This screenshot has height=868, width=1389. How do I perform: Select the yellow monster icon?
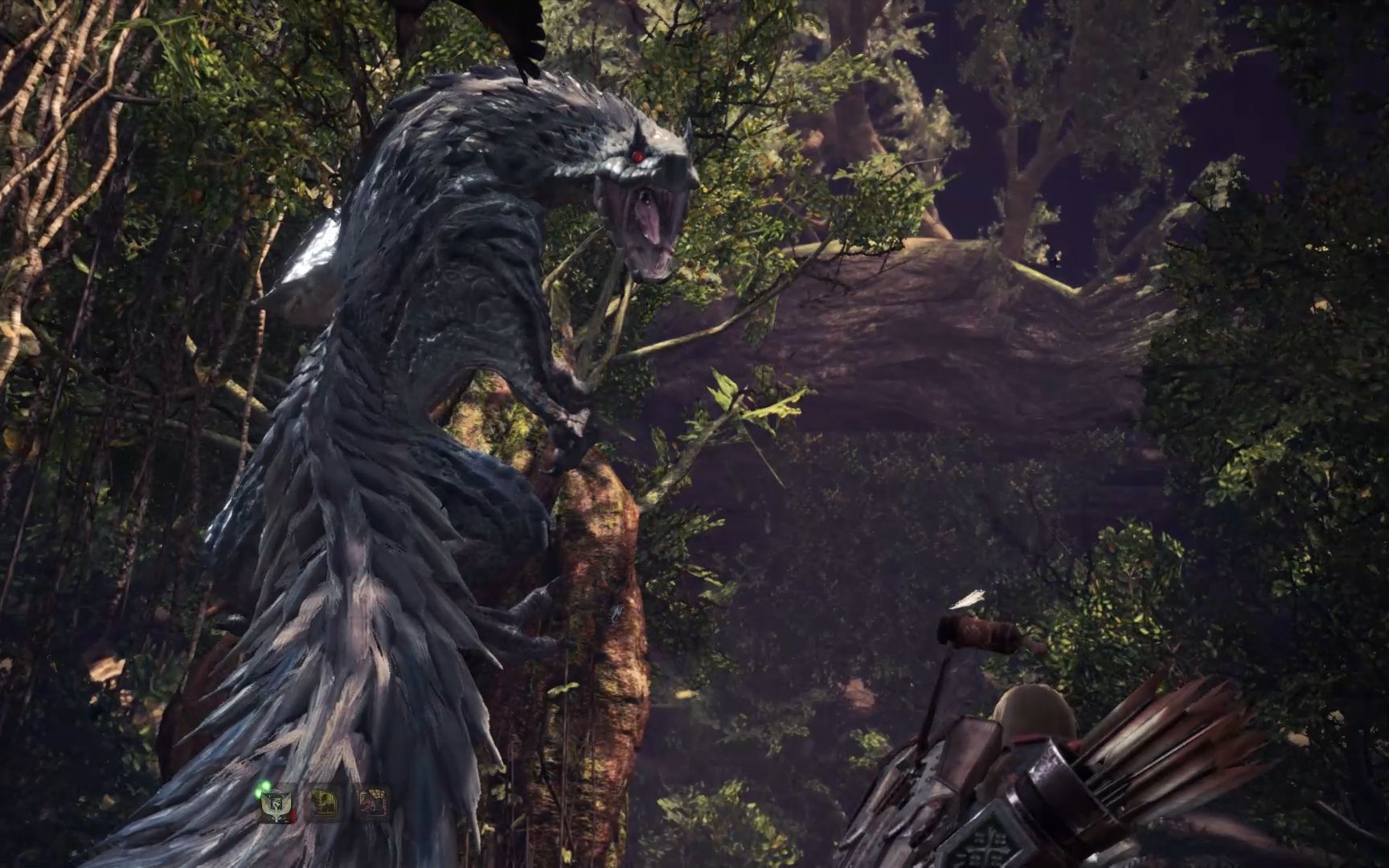325,803
